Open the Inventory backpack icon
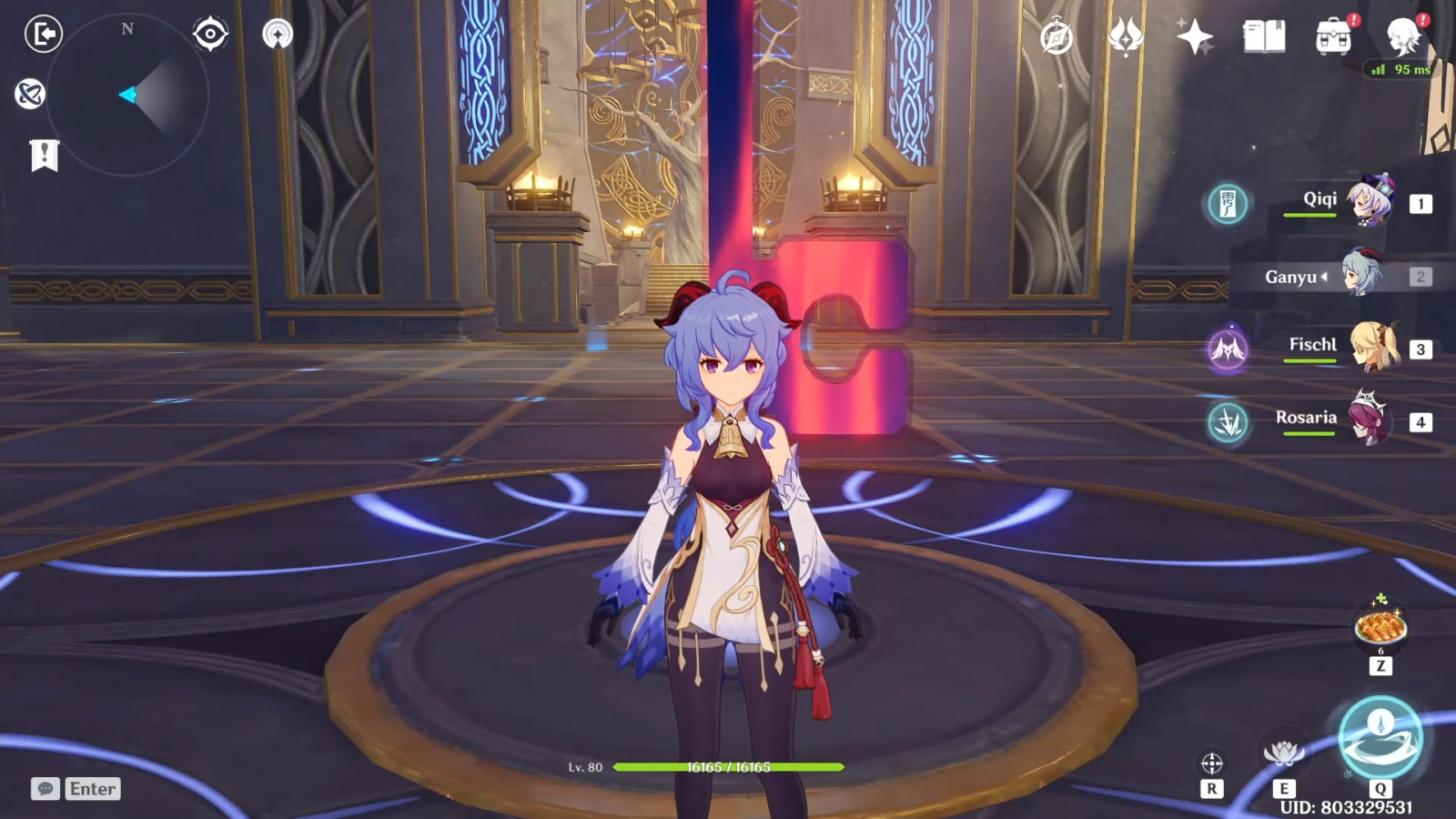 [1333, 37]
